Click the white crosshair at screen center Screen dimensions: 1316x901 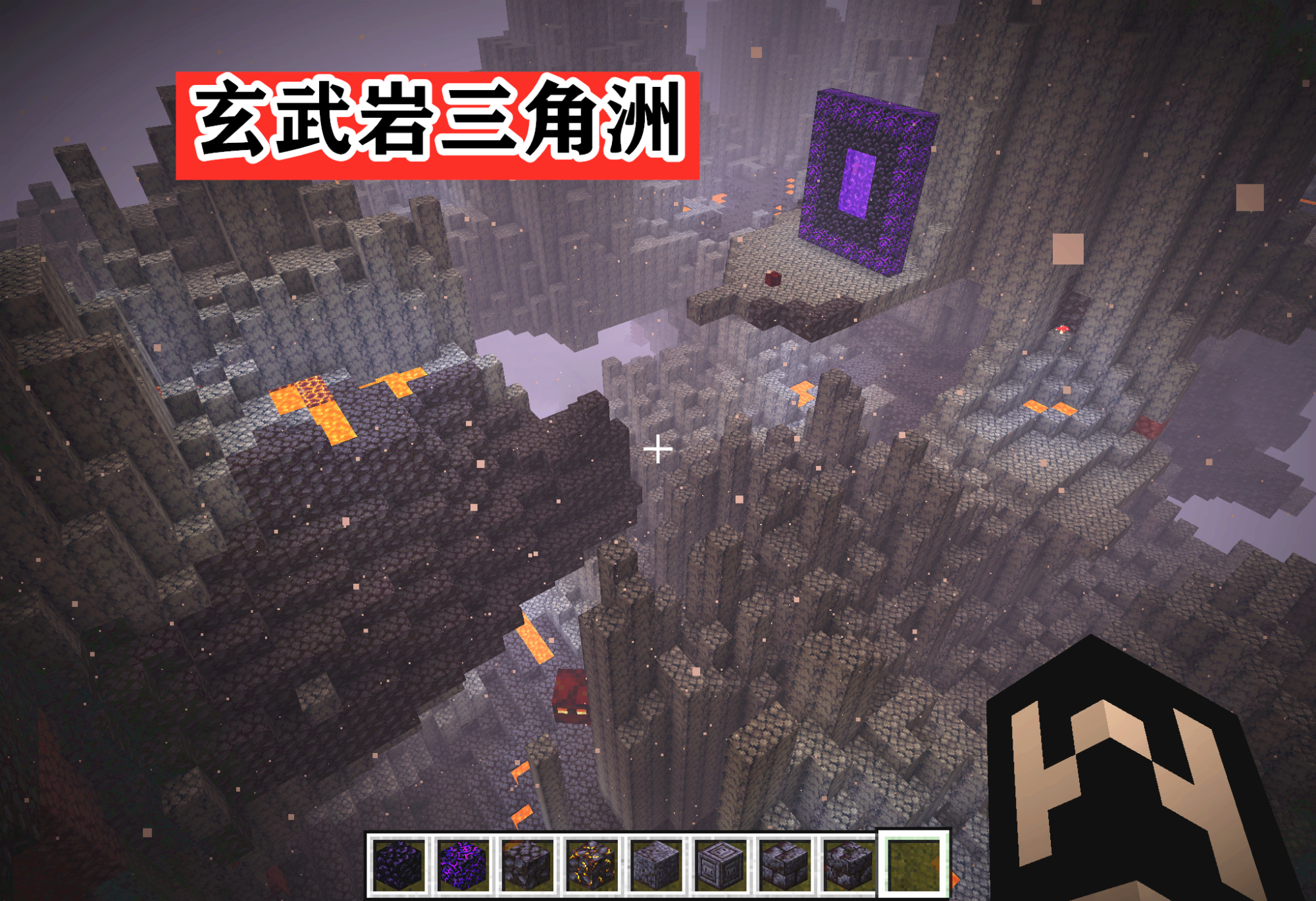click(x=658, y=450)
